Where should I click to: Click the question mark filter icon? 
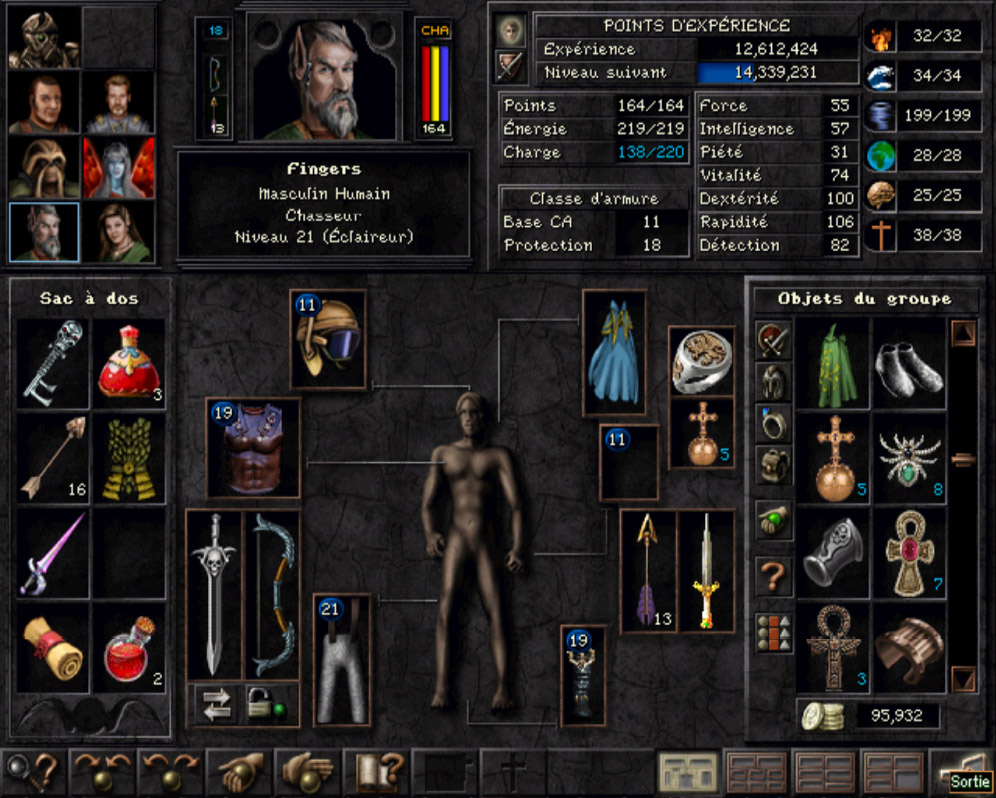tap(773, 577)
